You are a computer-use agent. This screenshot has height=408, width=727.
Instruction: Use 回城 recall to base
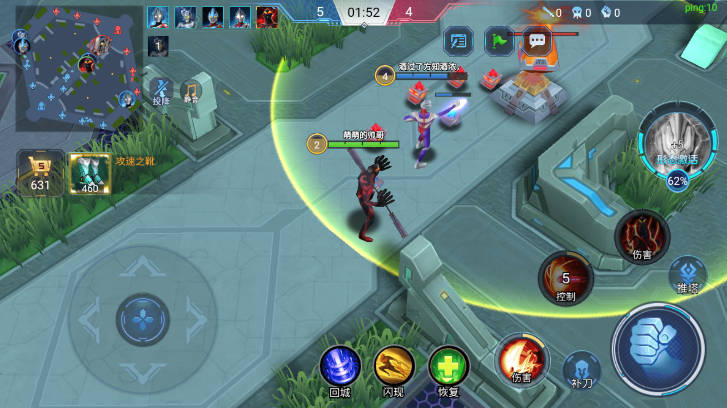pos(340,366)
